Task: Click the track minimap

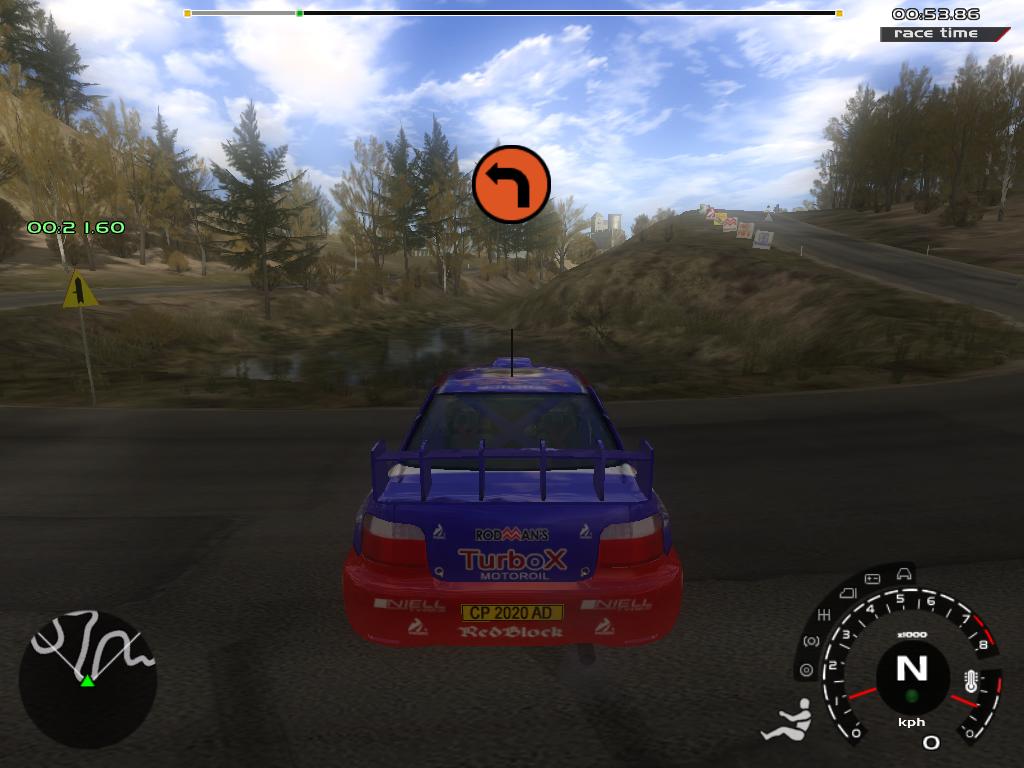Action: 88,679
